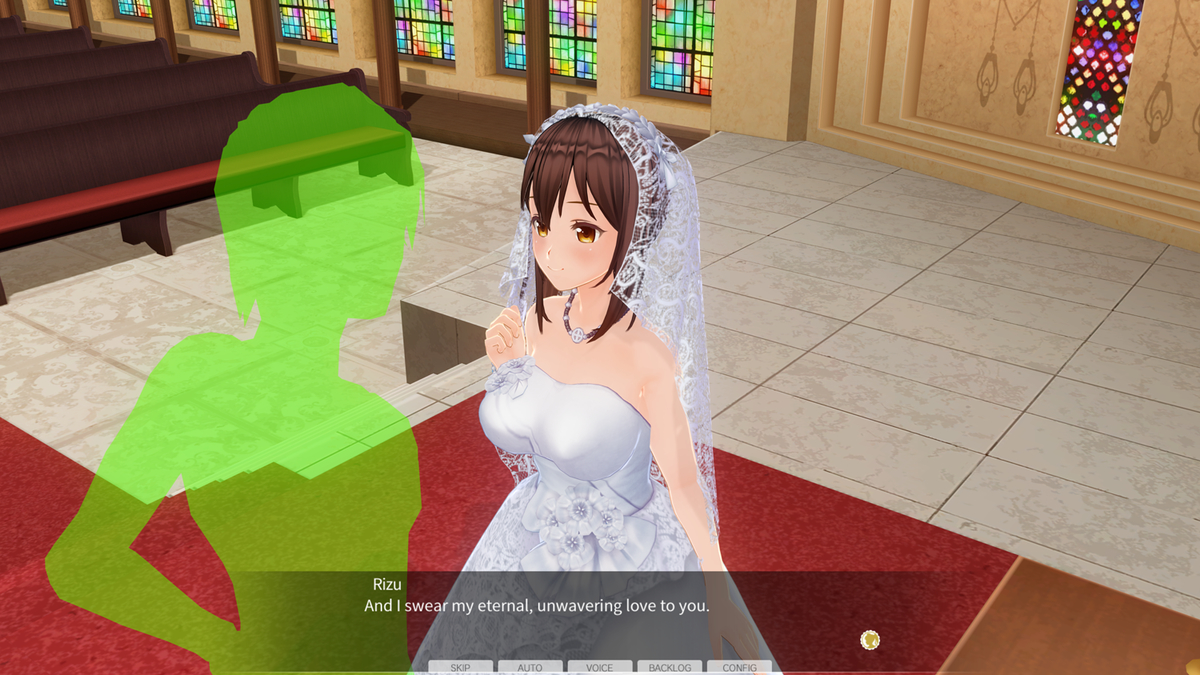Replay the line with VOICE button
The width and height of the screenshot is (1200, 675).
pos(600,667)
